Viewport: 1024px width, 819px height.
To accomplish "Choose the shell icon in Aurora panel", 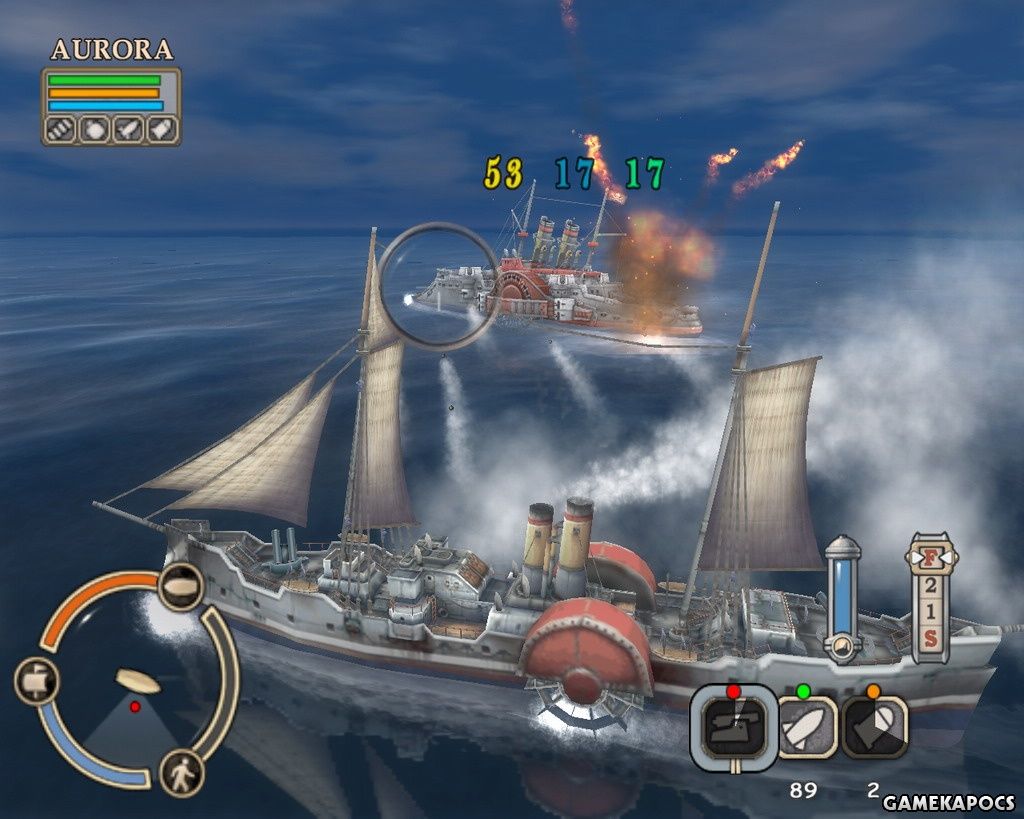I will [161, 129].
